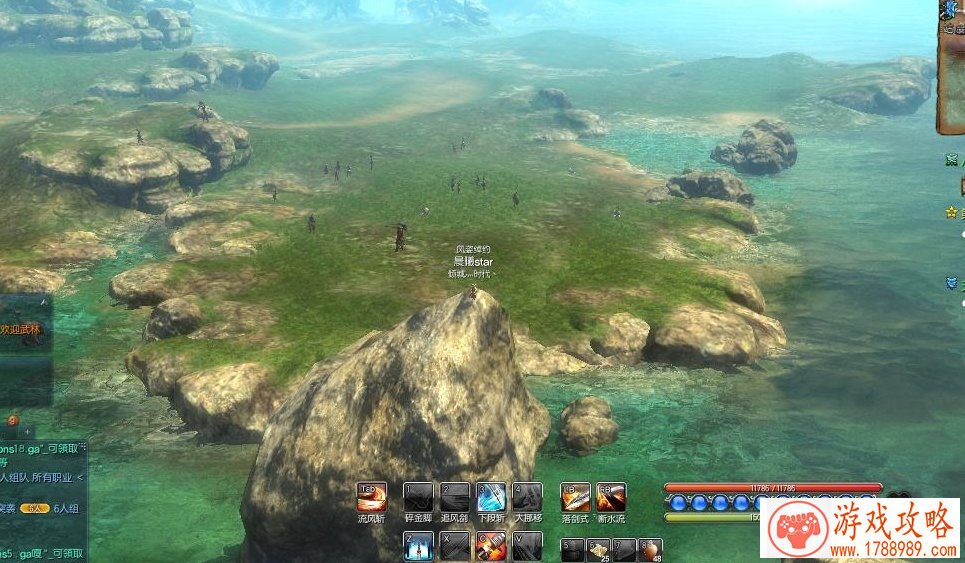Screen dimensions: 965x563
Task: Click the Z-key blue figure skill
Action: click(x=418, y=545)
